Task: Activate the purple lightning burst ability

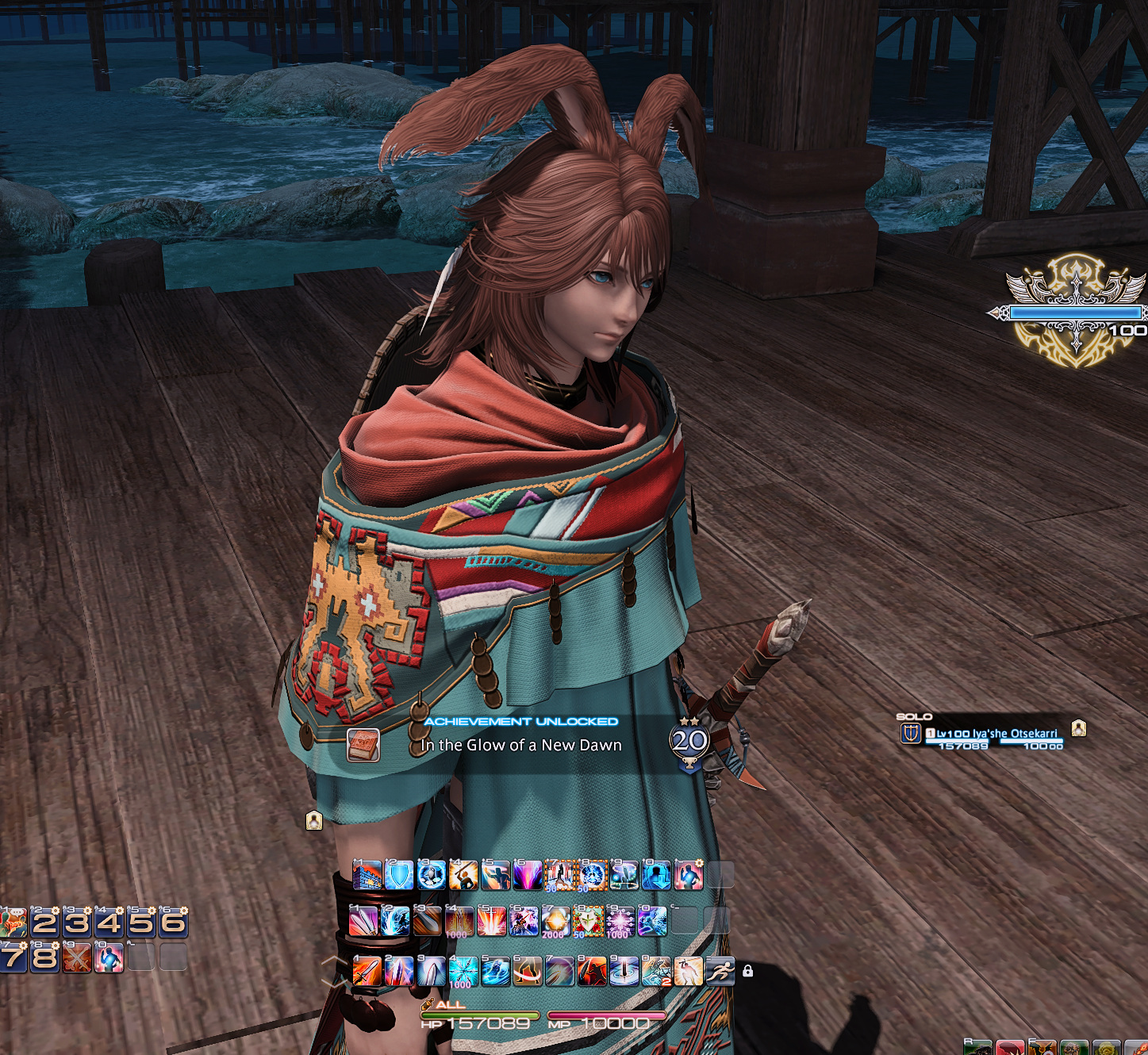Action: (528, 875)
